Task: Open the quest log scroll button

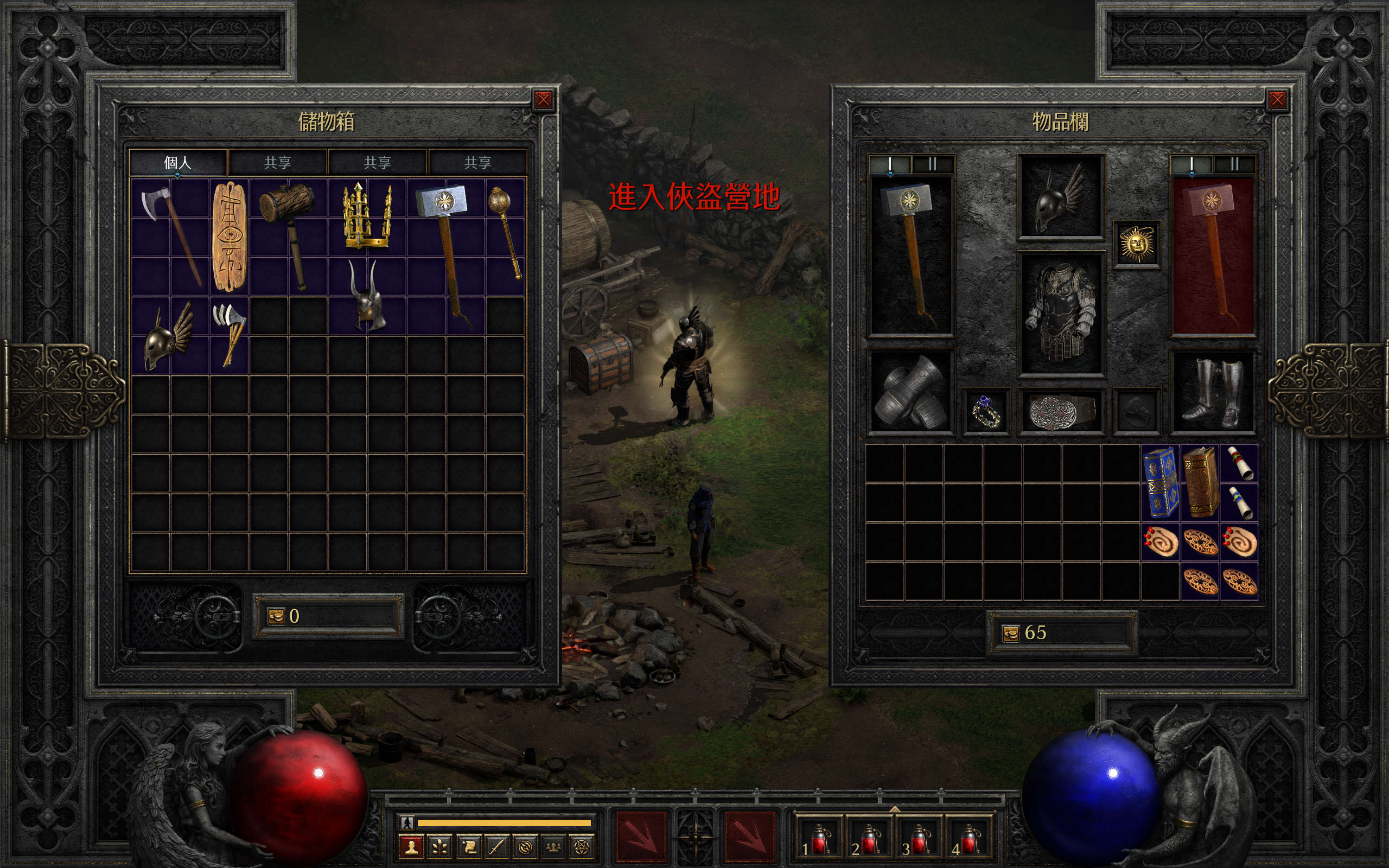Action: click(x=468, y=847)
